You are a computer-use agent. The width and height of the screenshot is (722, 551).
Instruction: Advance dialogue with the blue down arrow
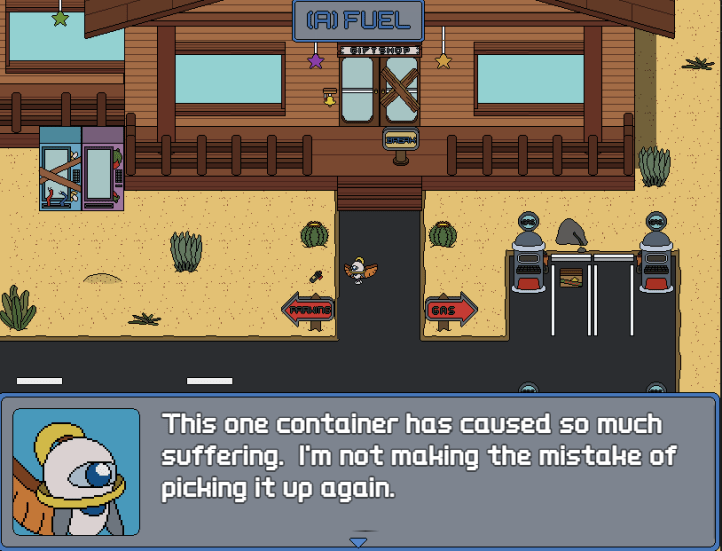[x=358, y=541]
